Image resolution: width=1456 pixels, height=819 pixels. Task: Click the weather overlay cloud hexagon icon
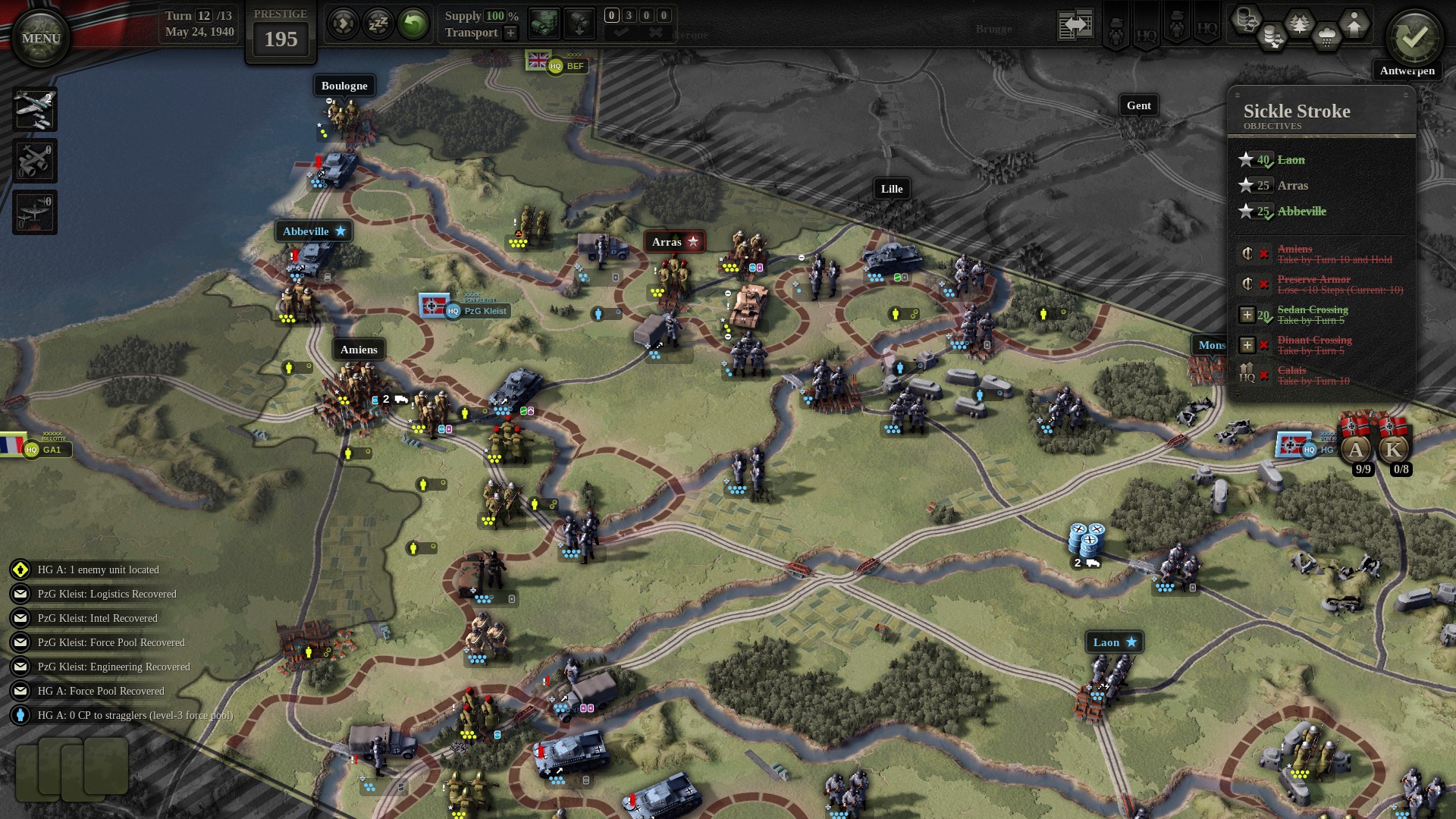point(1328,36)
